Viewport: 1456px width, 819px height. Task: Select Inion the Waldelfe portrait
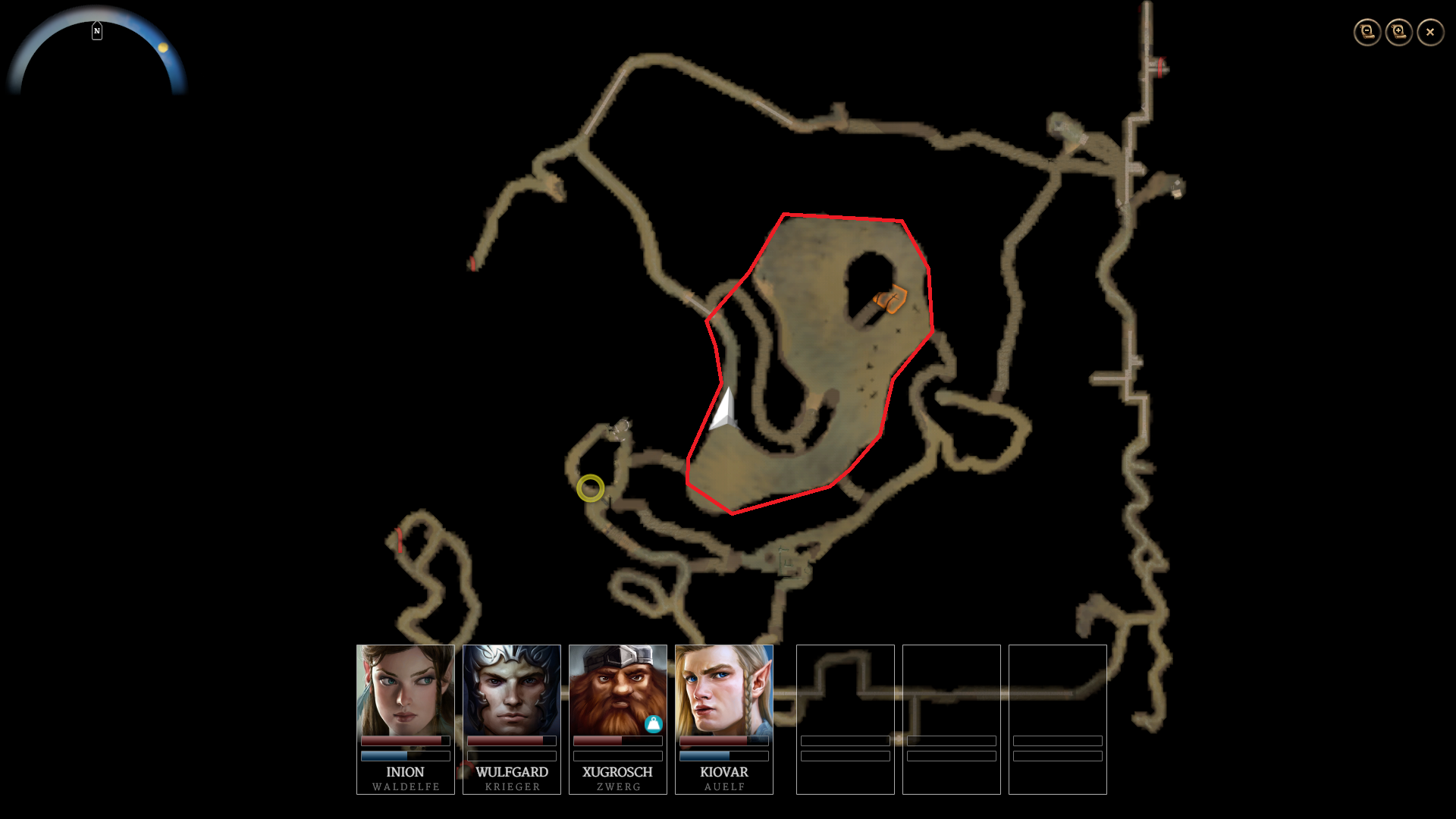(x=406, y=690)
